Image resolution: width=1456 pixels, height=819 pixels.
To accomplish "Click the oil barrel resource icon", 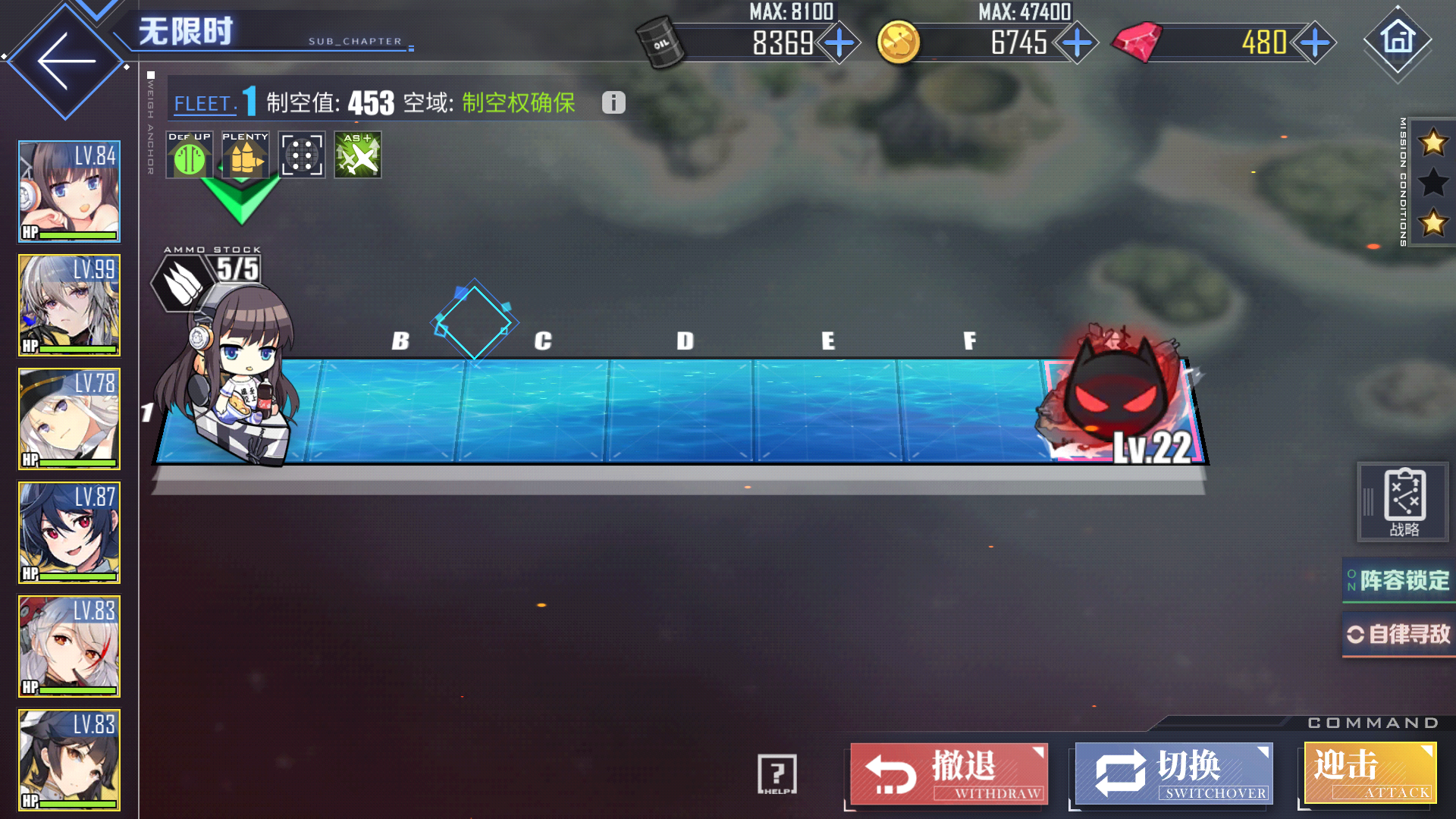I will 660,43.
